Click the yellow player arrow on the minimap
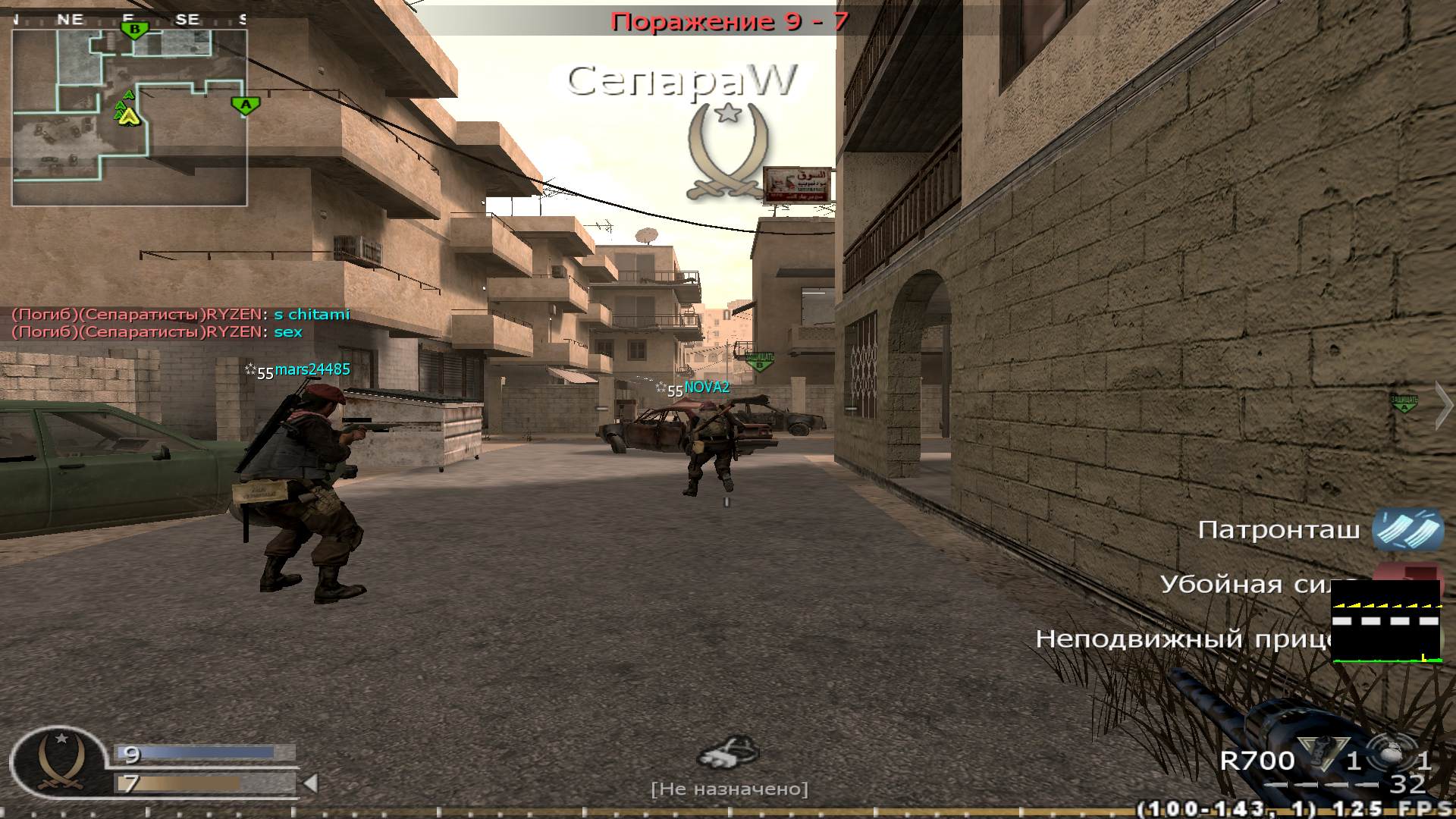 tap(130, 116)
